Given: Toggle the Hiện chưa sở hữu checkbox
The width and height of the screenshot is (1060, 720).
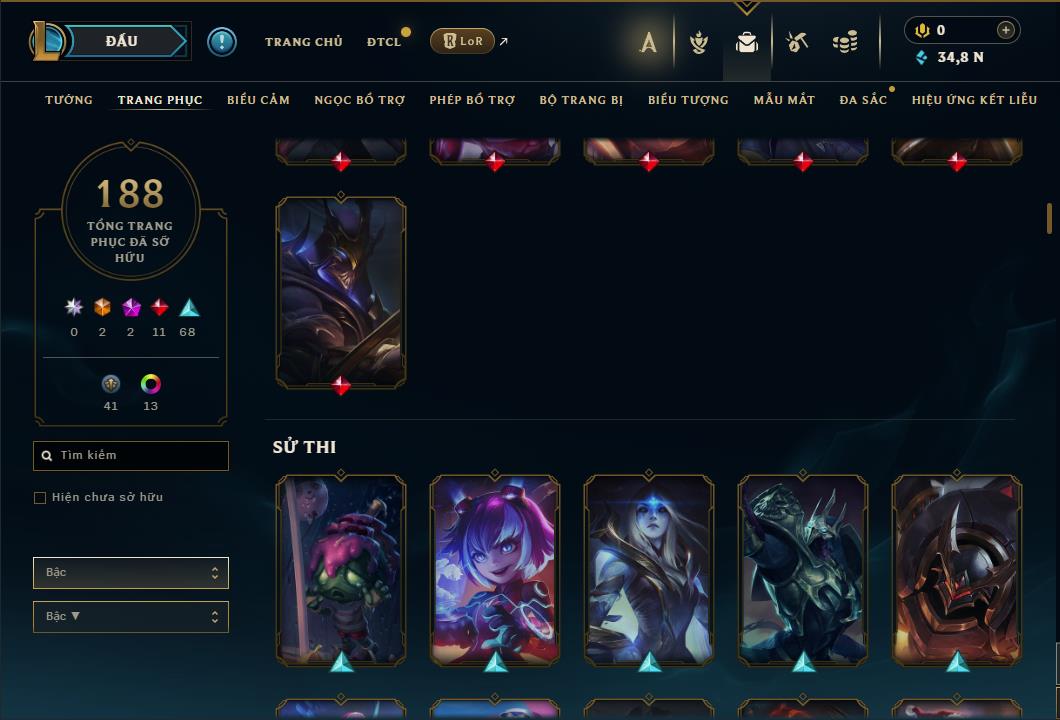Looking at the screenshot, I should [x=40, y=498].
